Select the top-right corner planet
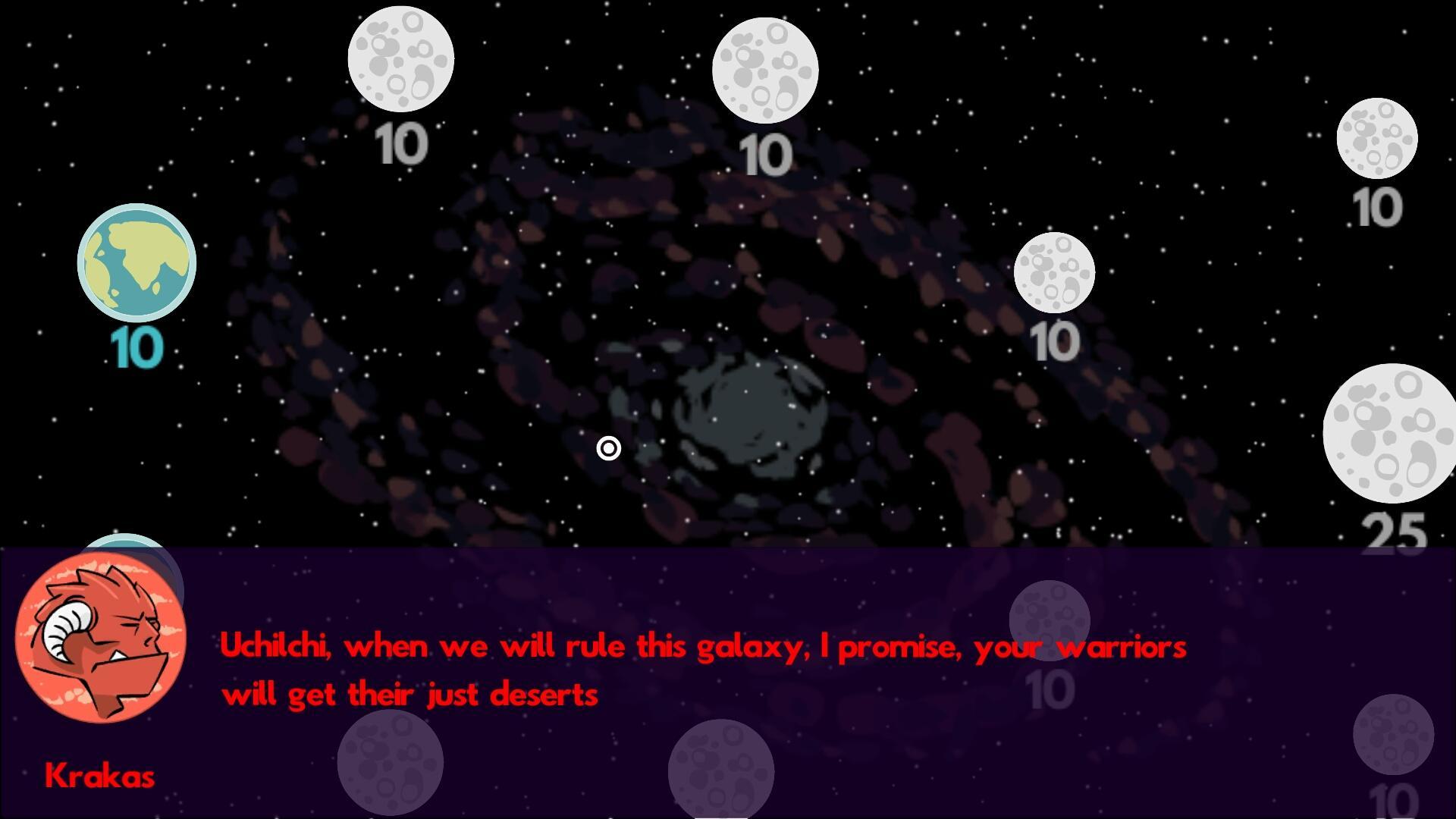Screen dimensions: 1456x819 point(1379,138)
